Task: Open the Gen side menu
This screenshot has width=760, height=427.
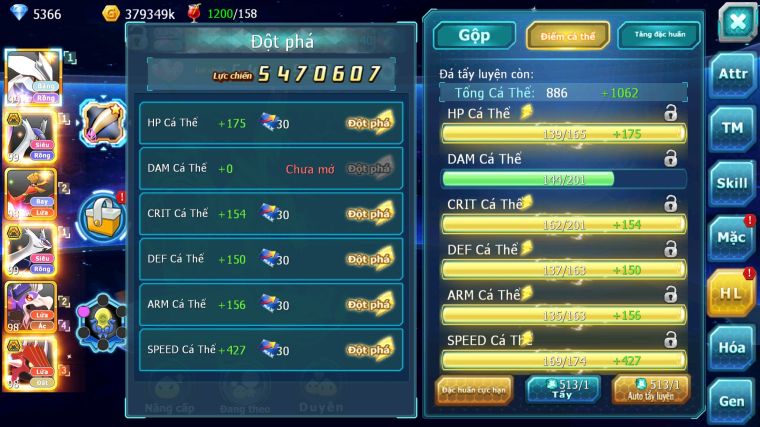Action: (x=732, y=400)
